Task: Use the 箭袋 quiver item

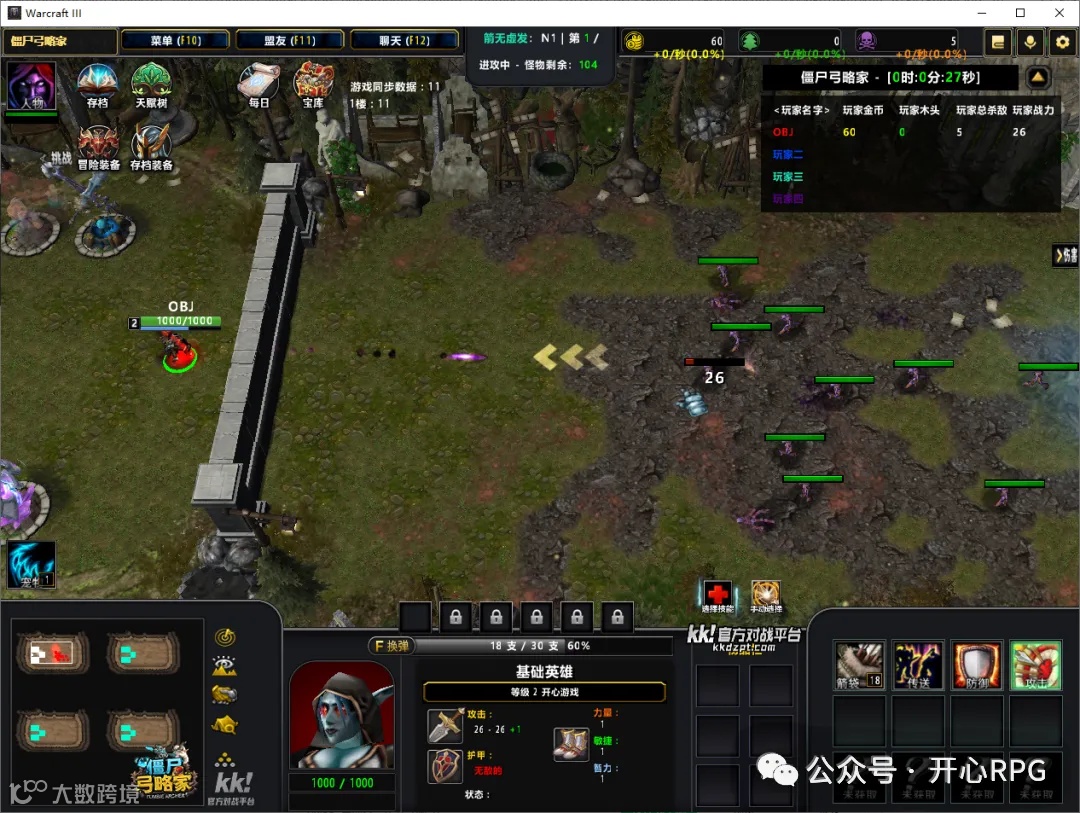Action: pos(859,665)
